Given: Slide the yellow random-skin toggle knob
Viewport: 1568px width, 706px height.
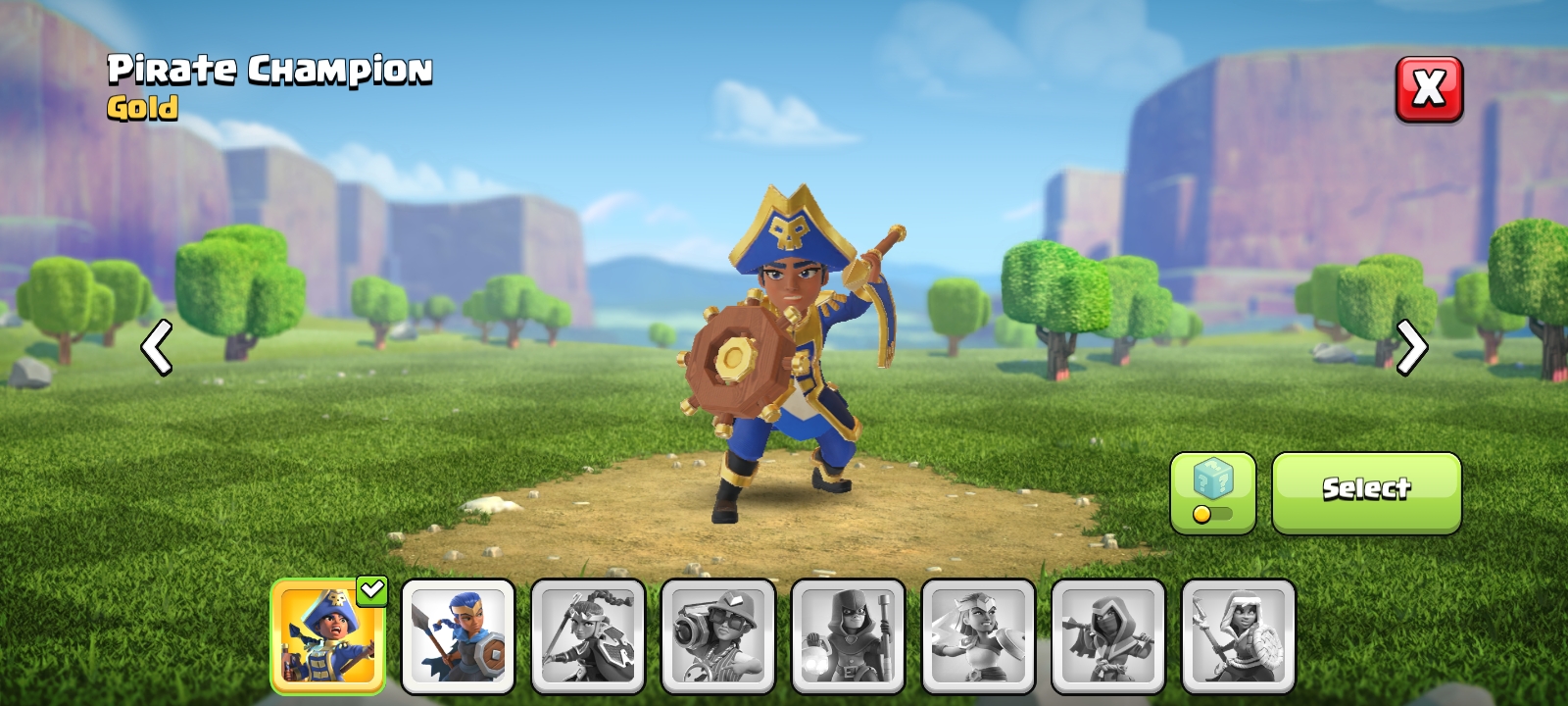Looking at the screenshot, I should point(1200,514).
